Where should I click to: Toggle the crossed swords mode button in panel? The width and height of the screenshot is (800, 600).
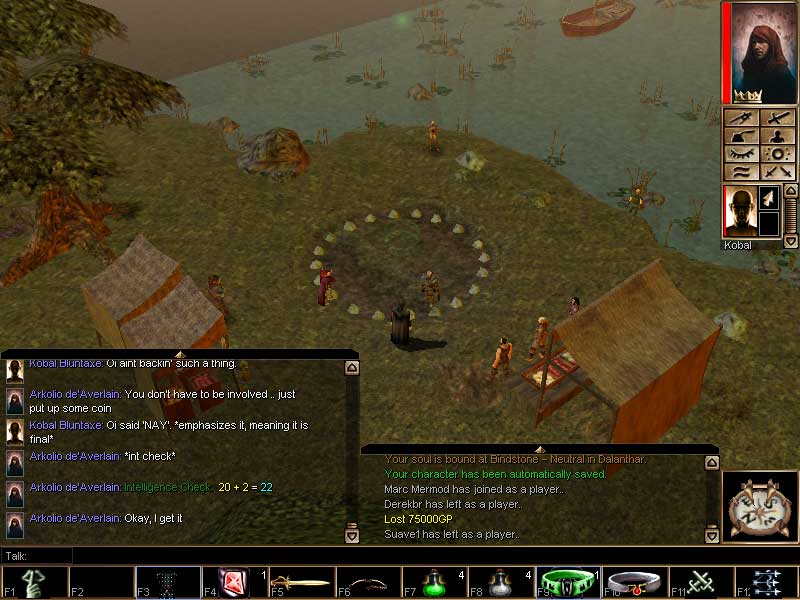[777, 171]
